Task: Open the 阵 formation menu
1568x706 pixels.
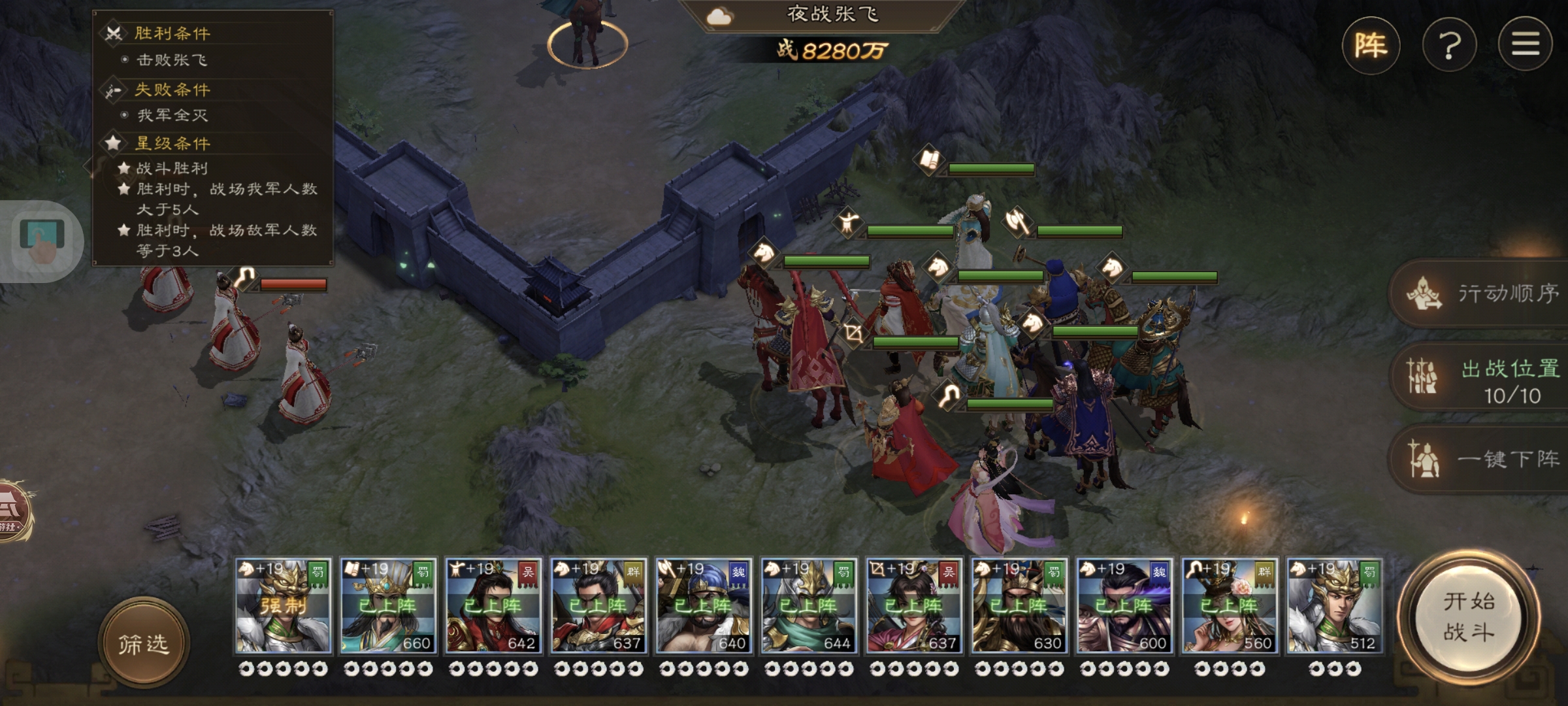Action: (x=1371, y=46)
